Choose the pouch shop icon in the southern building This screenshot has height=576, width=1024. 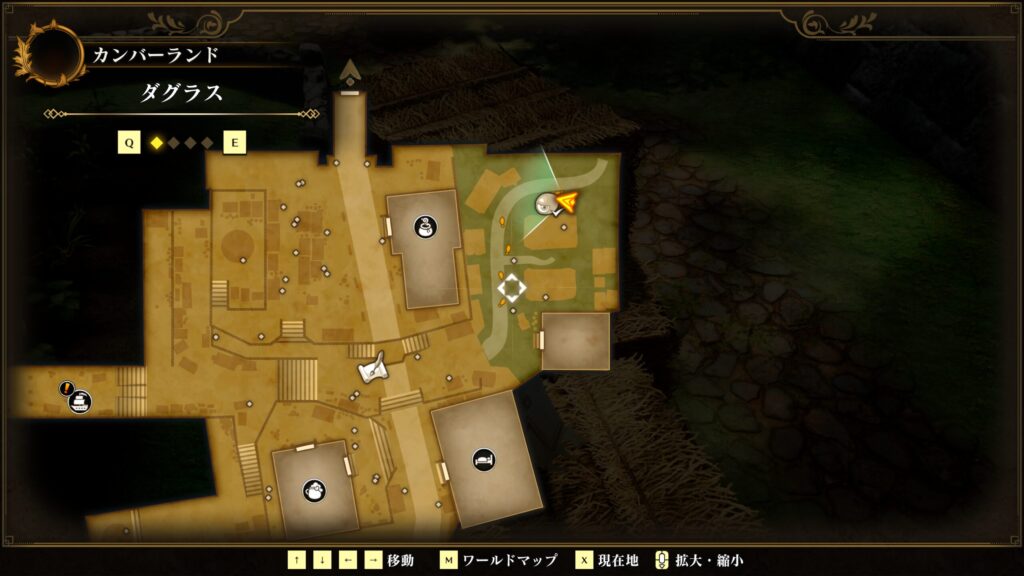[x=314, y=490]
